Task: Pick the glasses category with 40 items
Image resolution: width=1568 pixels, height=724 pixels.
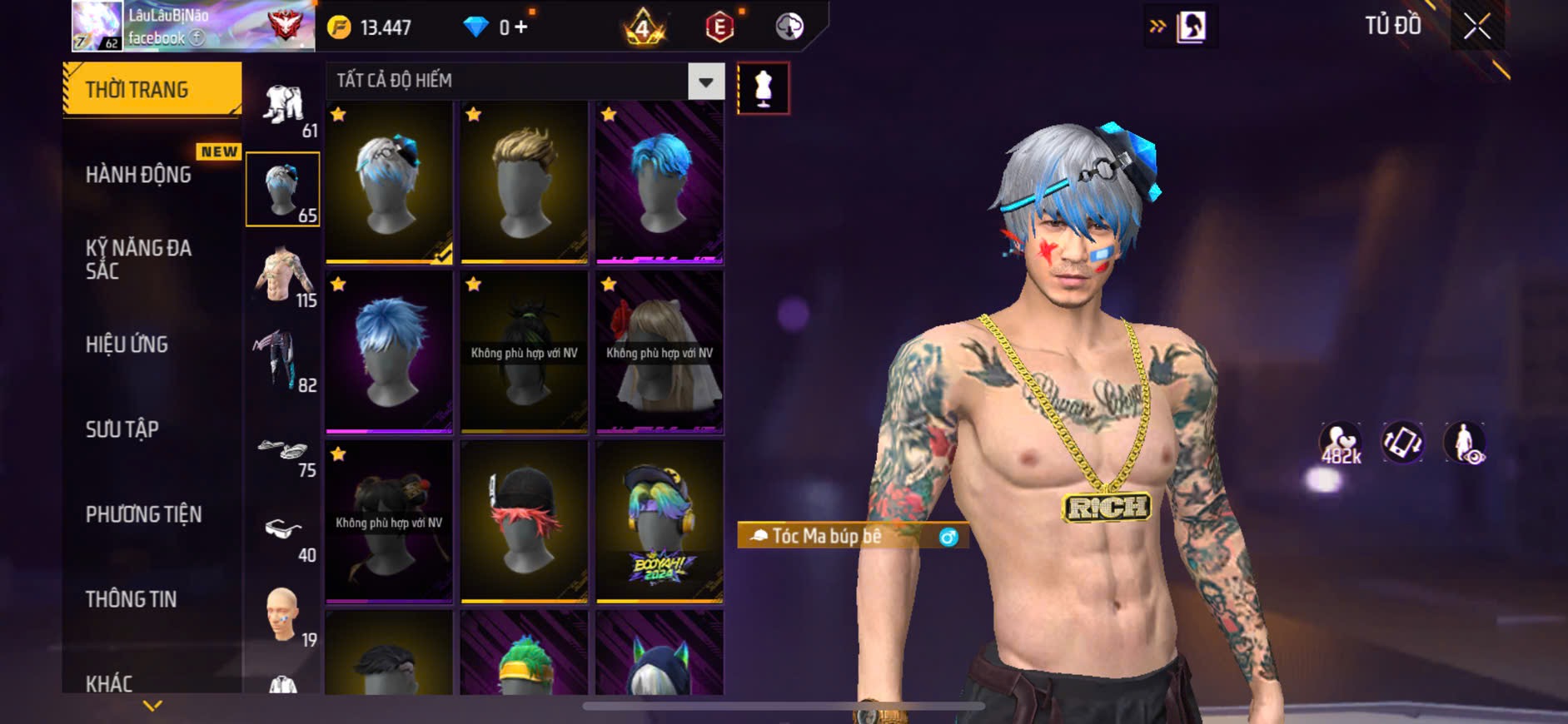Action: [x=283, y=533]
